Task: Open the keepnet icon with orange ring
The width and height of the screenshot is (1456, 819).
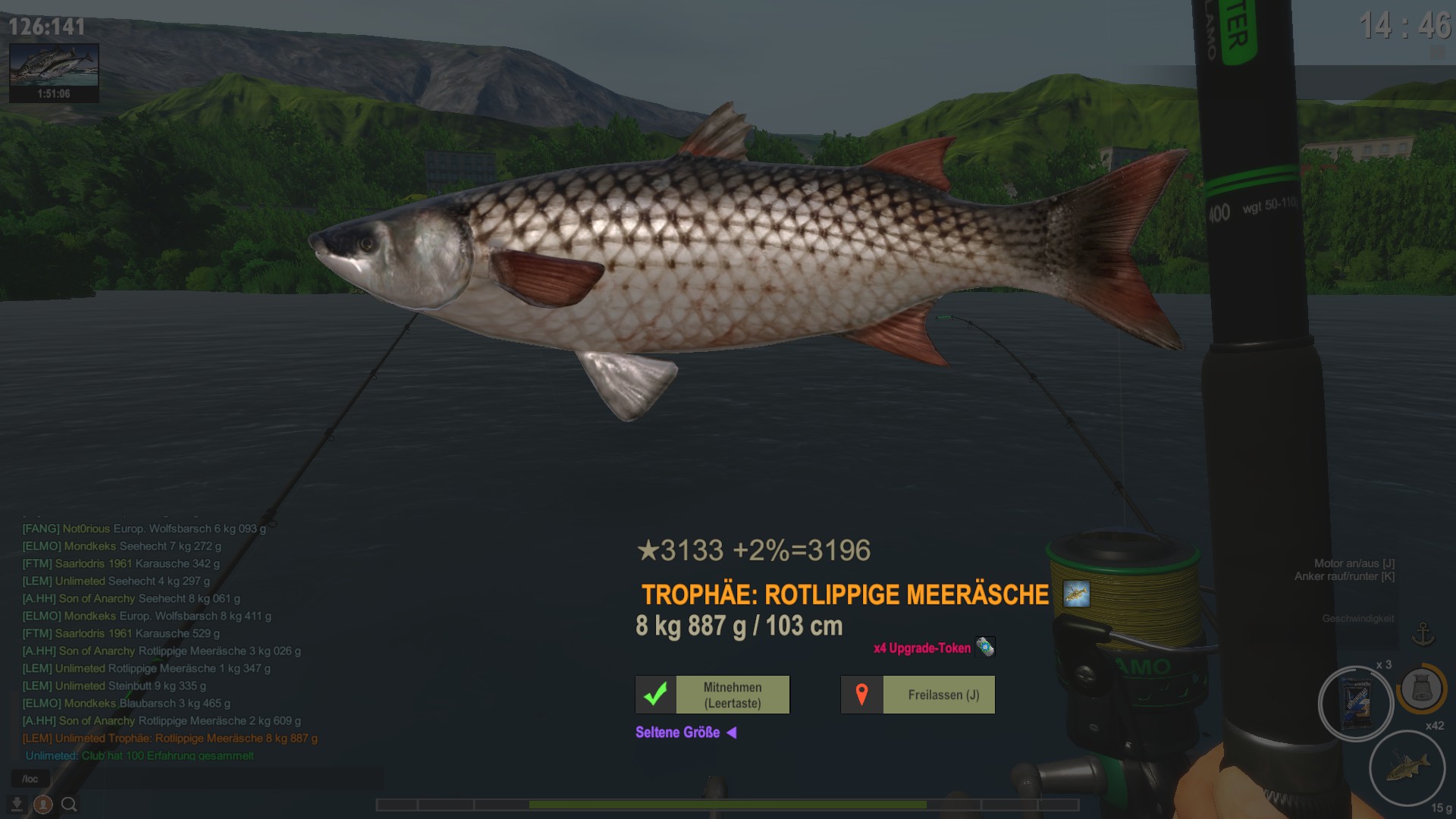Action: click(1421, 689)
